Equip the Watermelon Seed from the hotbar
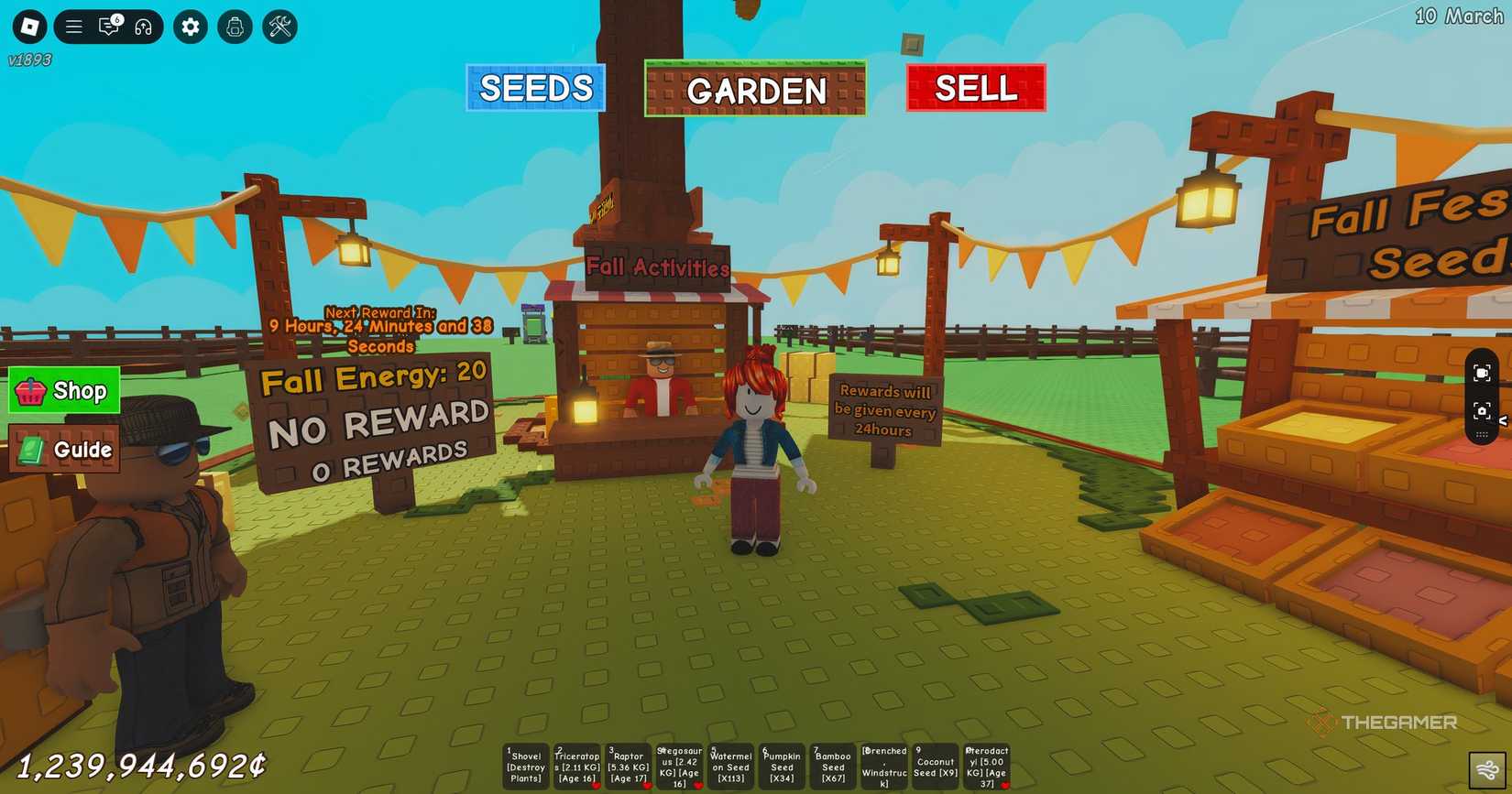Screen dimensions: 1512x794 pos(730,766)
